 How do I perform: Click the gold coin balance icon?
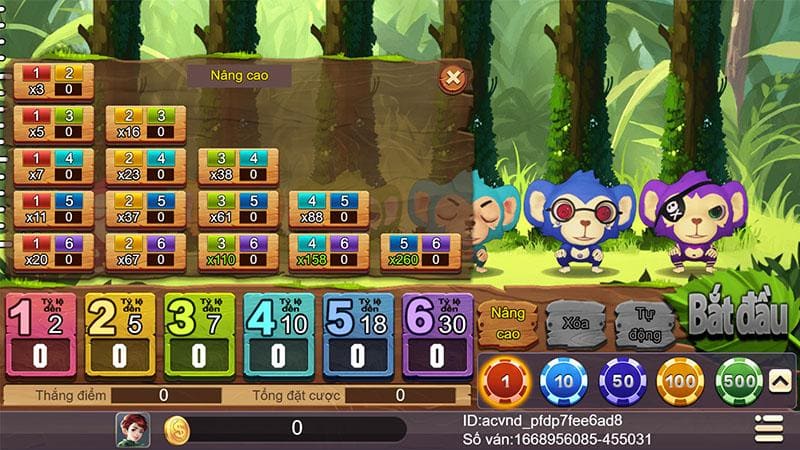pos(176,429)
